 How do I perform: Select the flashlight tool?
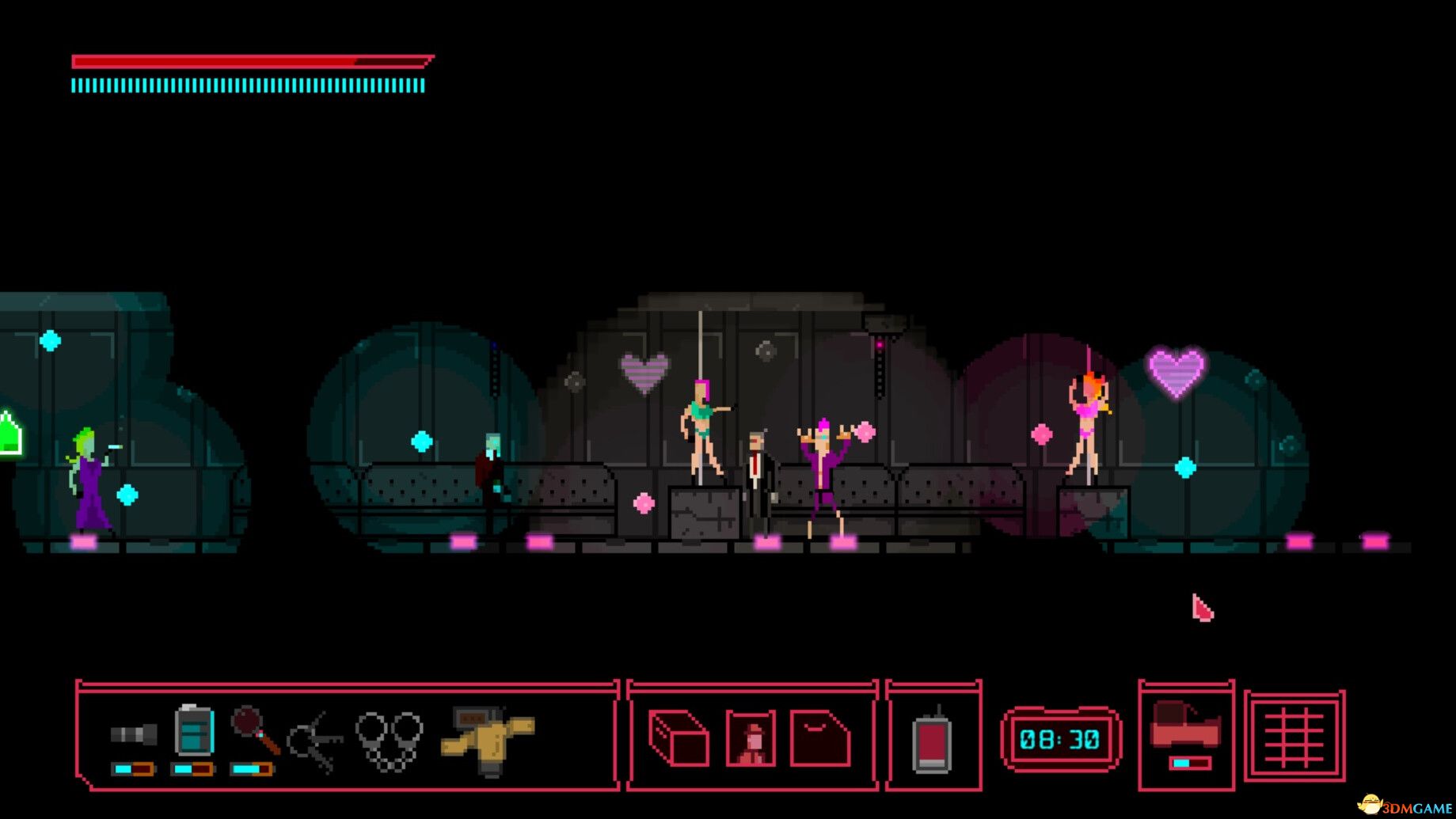pos(133,735)
